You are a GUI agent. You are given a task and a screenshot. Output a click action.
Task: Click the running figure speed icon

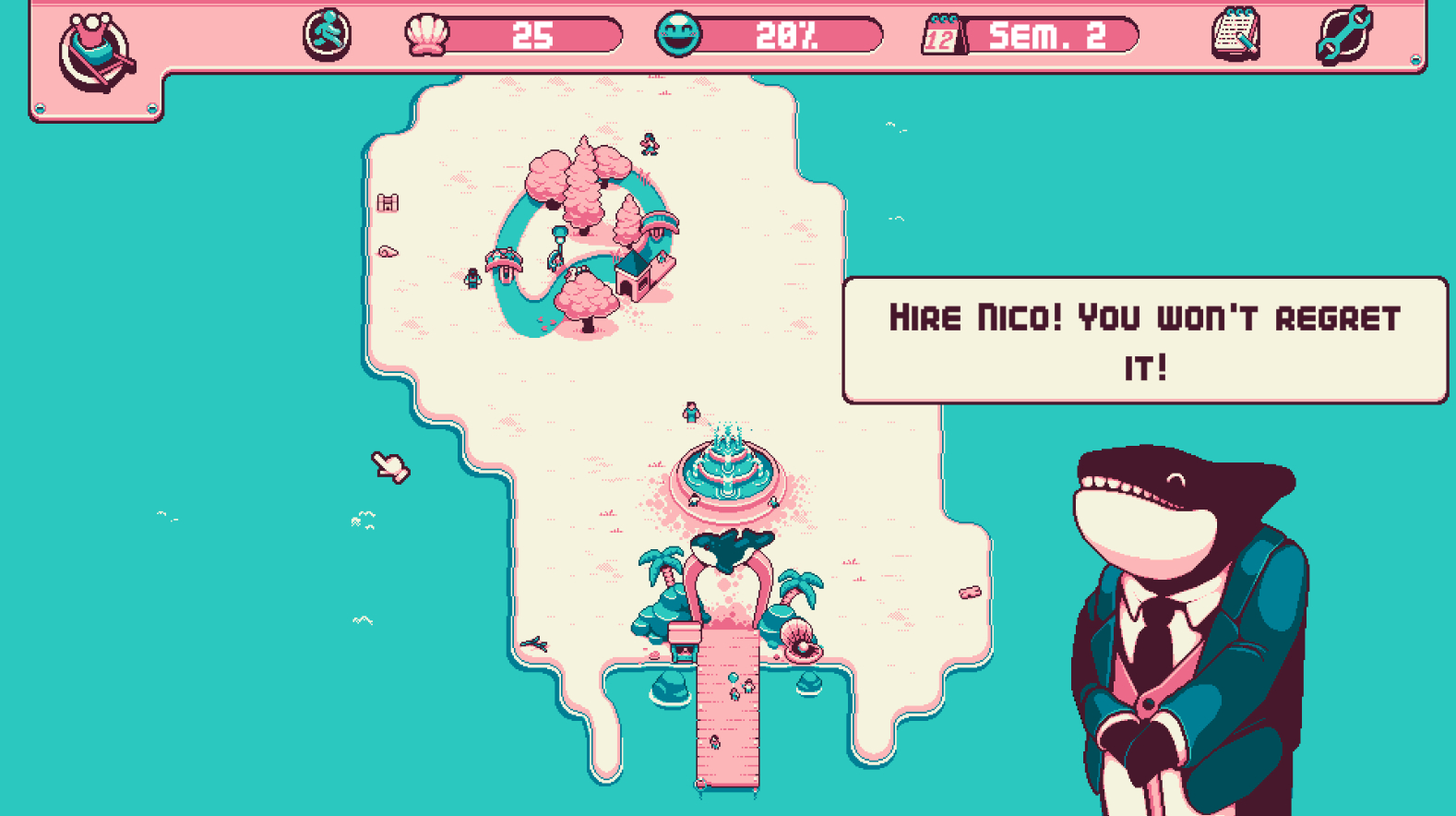click(327, 35)
